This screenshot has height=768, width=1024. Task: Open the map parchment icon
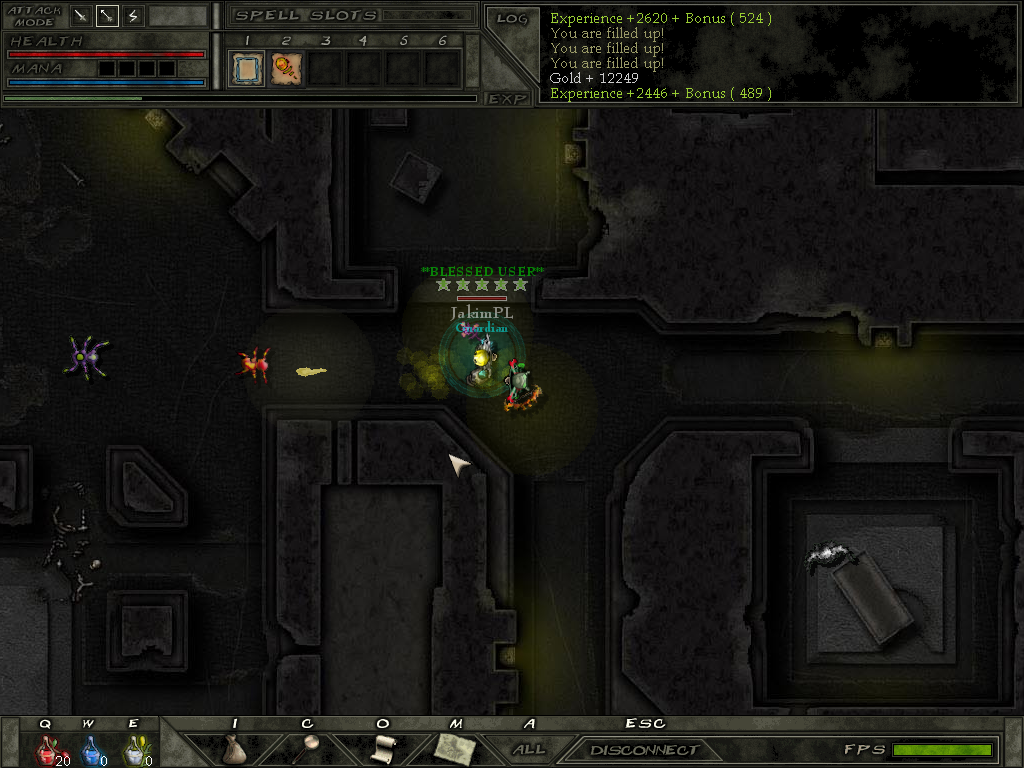tap(455, 749)
